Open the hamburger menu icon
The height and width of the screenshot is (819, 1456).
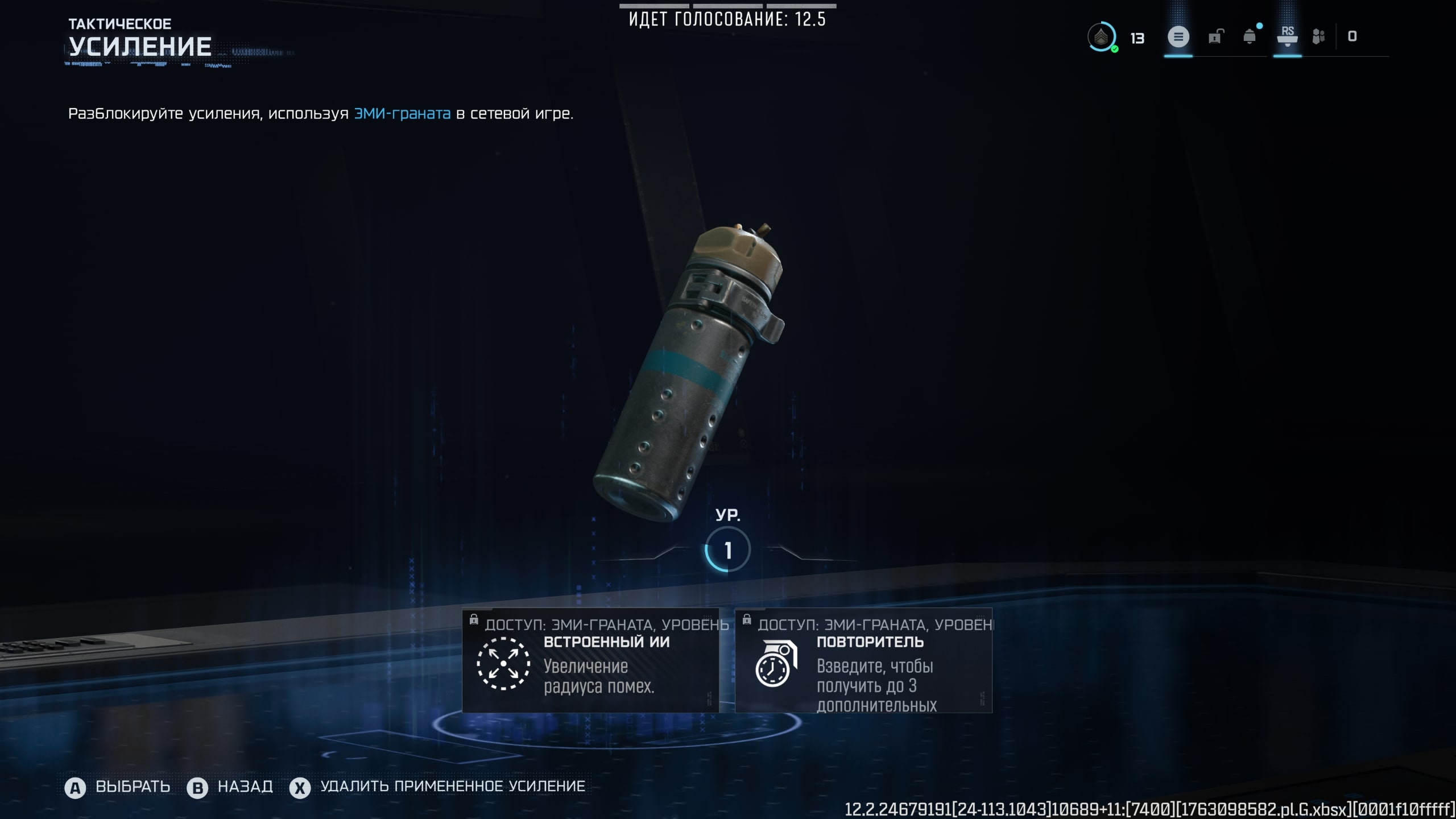coord(1178,38)
